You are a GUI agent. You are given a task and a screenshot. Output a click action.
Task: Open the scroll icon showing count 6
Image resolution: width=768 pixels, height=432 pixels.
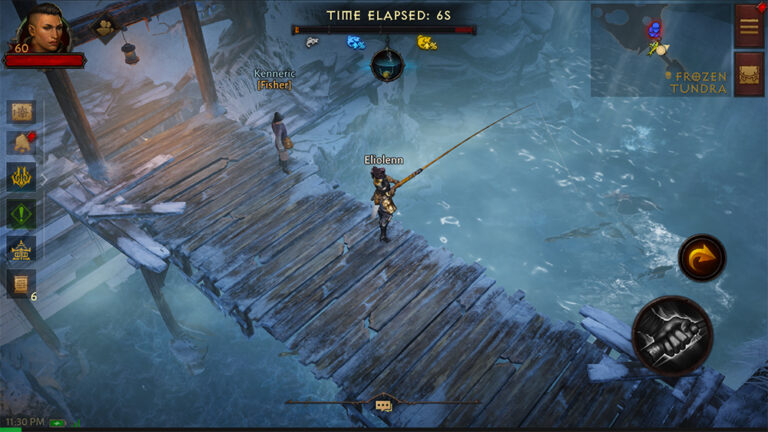21,283
